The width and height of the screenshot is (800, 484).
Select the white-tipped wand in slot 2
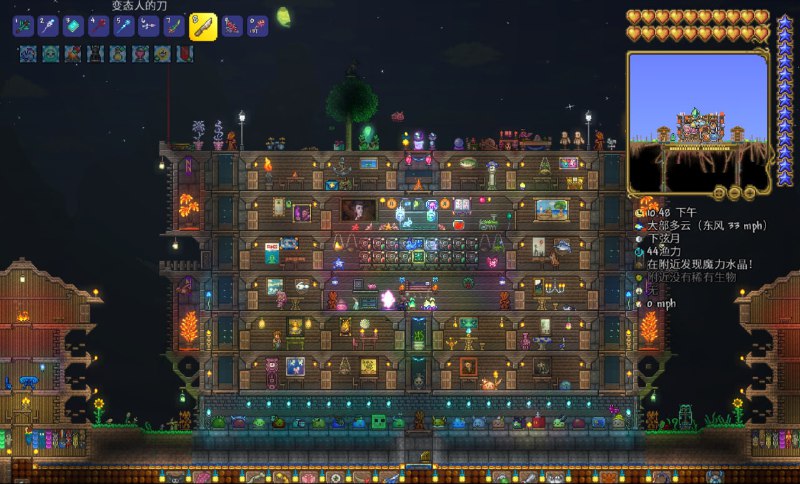(x=48, y=27)
